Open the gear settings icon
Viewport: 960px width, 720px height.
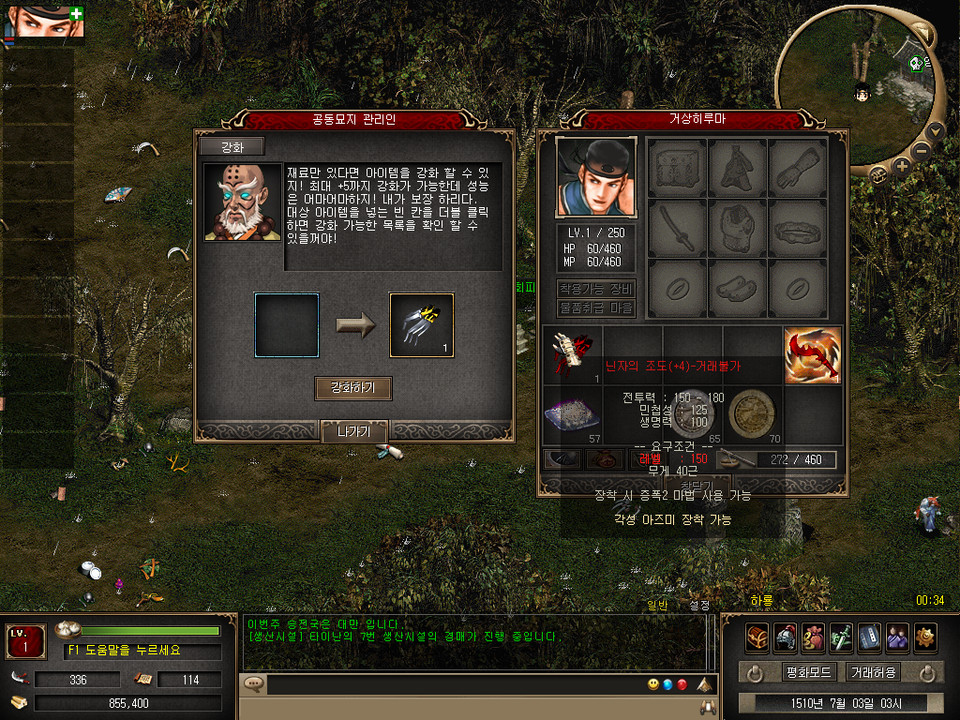[925, 636]
